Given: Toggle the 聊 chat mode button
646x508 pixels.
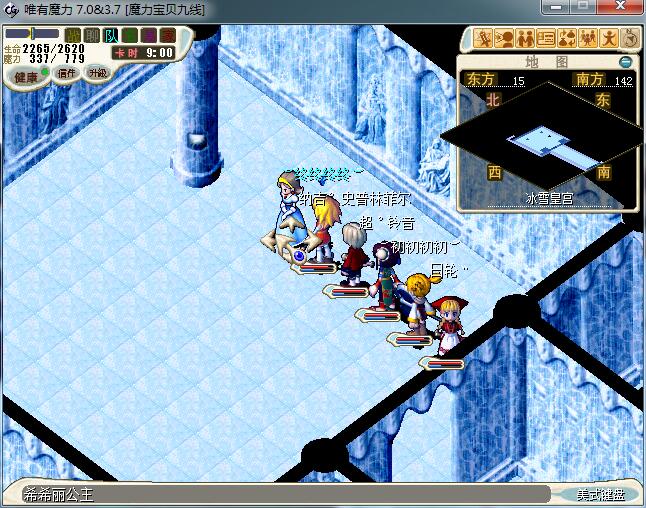Looking at the screenshot, I should click(91, 36).
